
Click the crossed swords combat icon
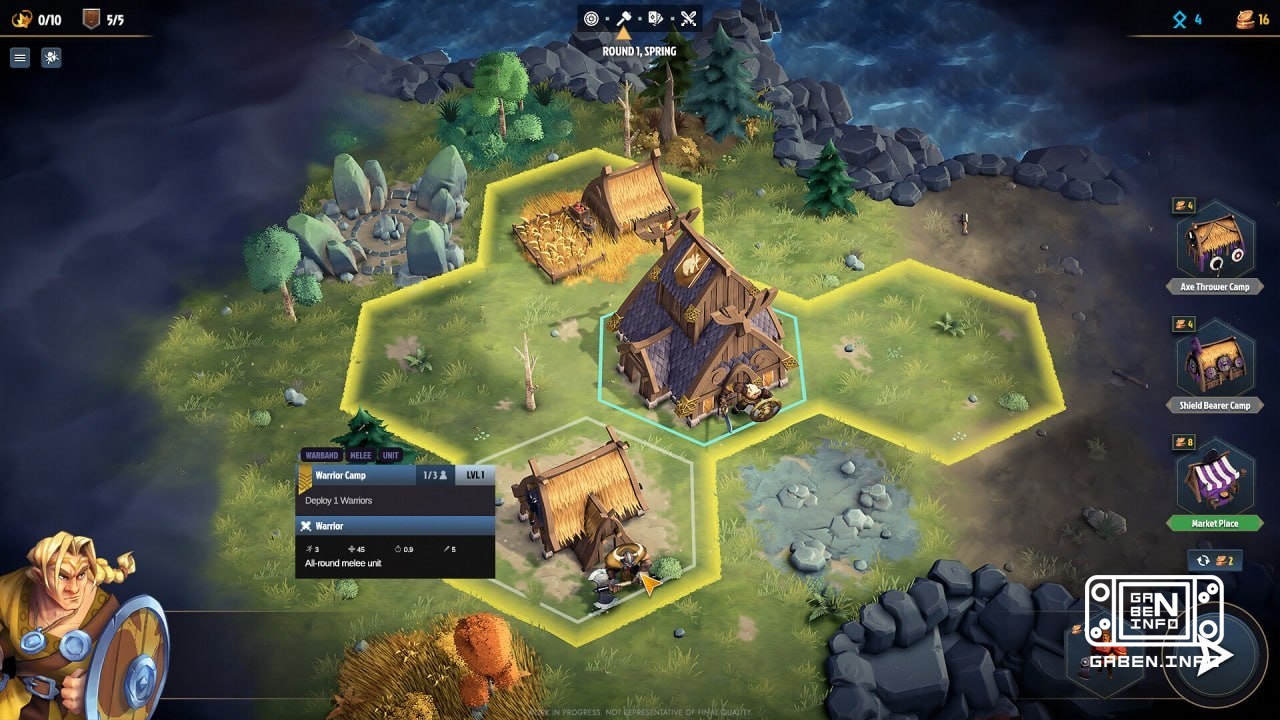tap(688, 18)
